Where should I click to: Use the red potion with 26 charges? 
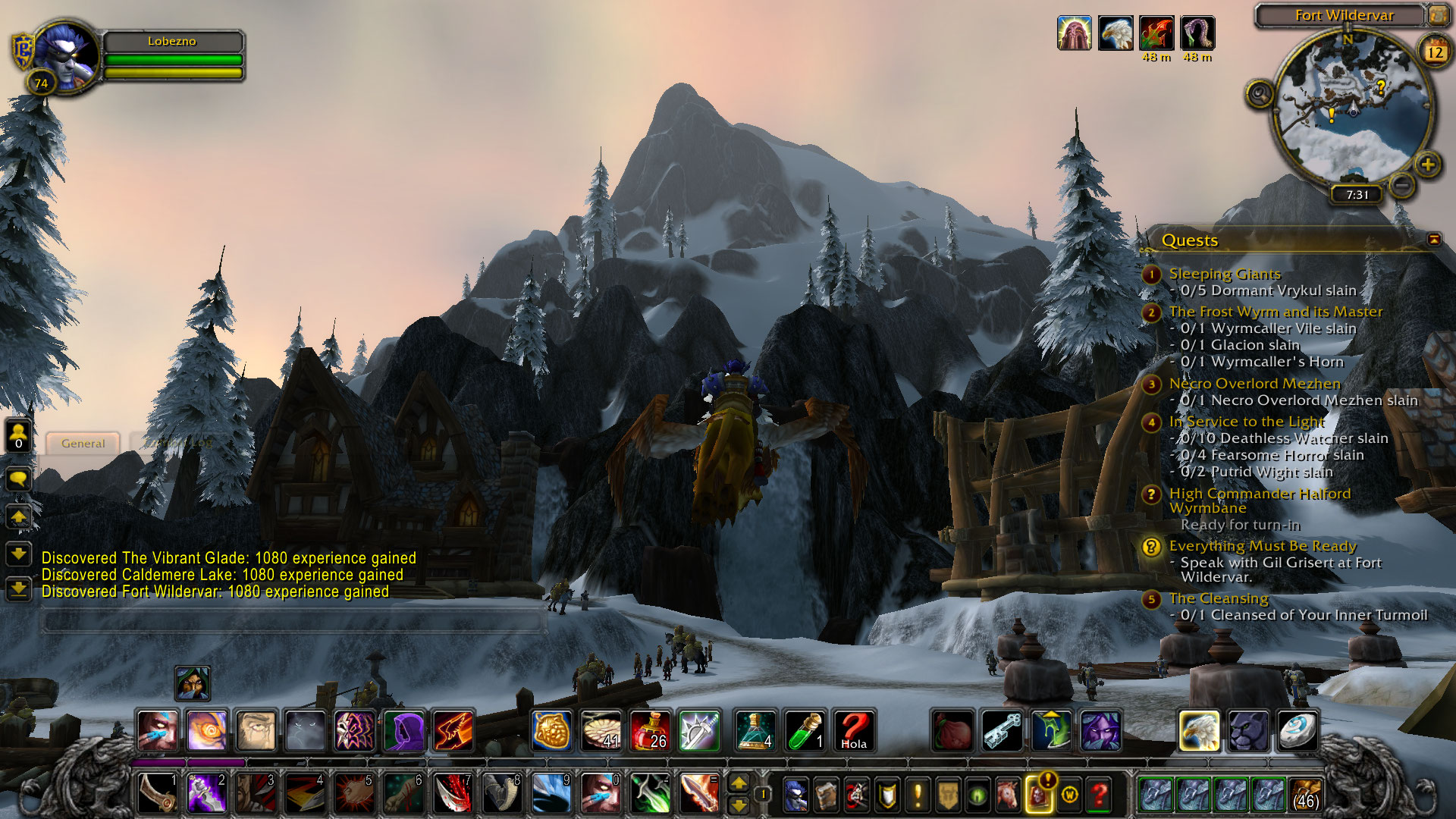[x=651, y=731]
